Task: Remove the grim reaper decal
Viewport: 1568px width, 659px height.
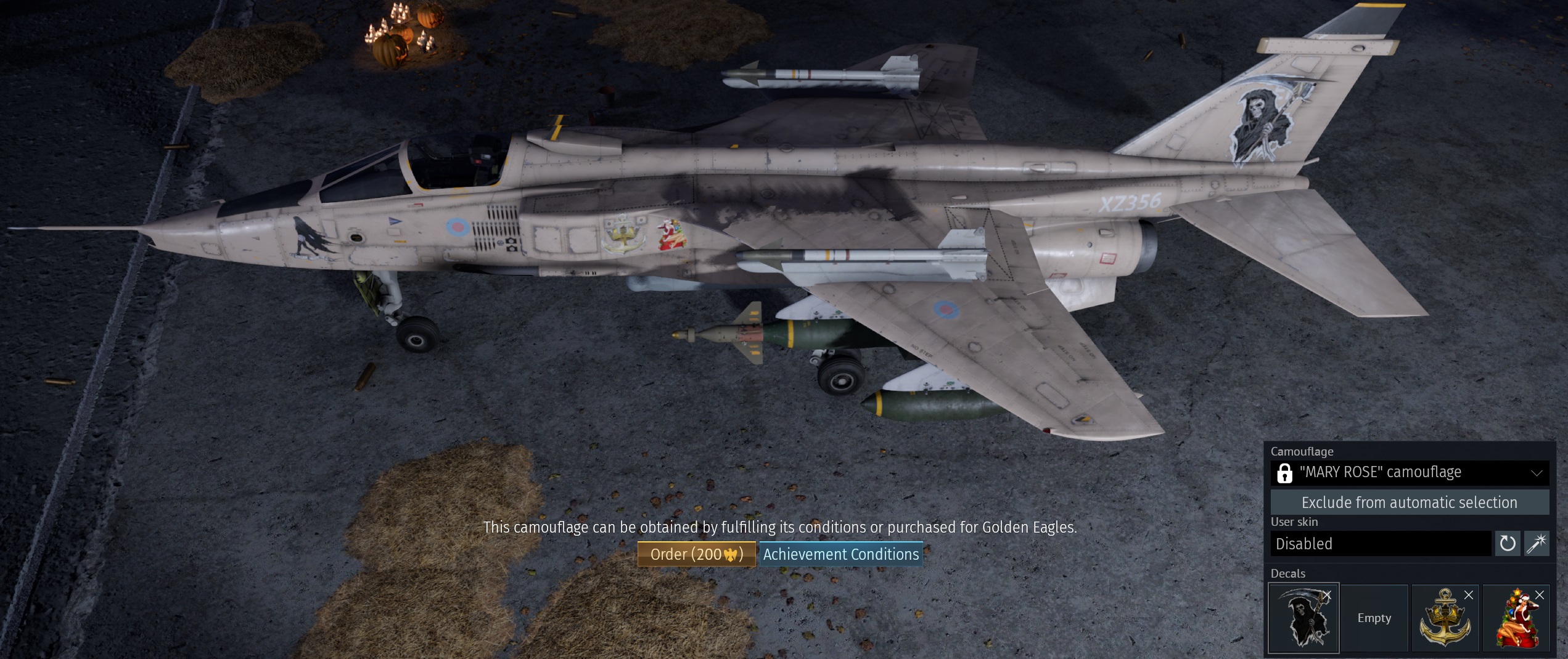Action: tap(1327, 595)
